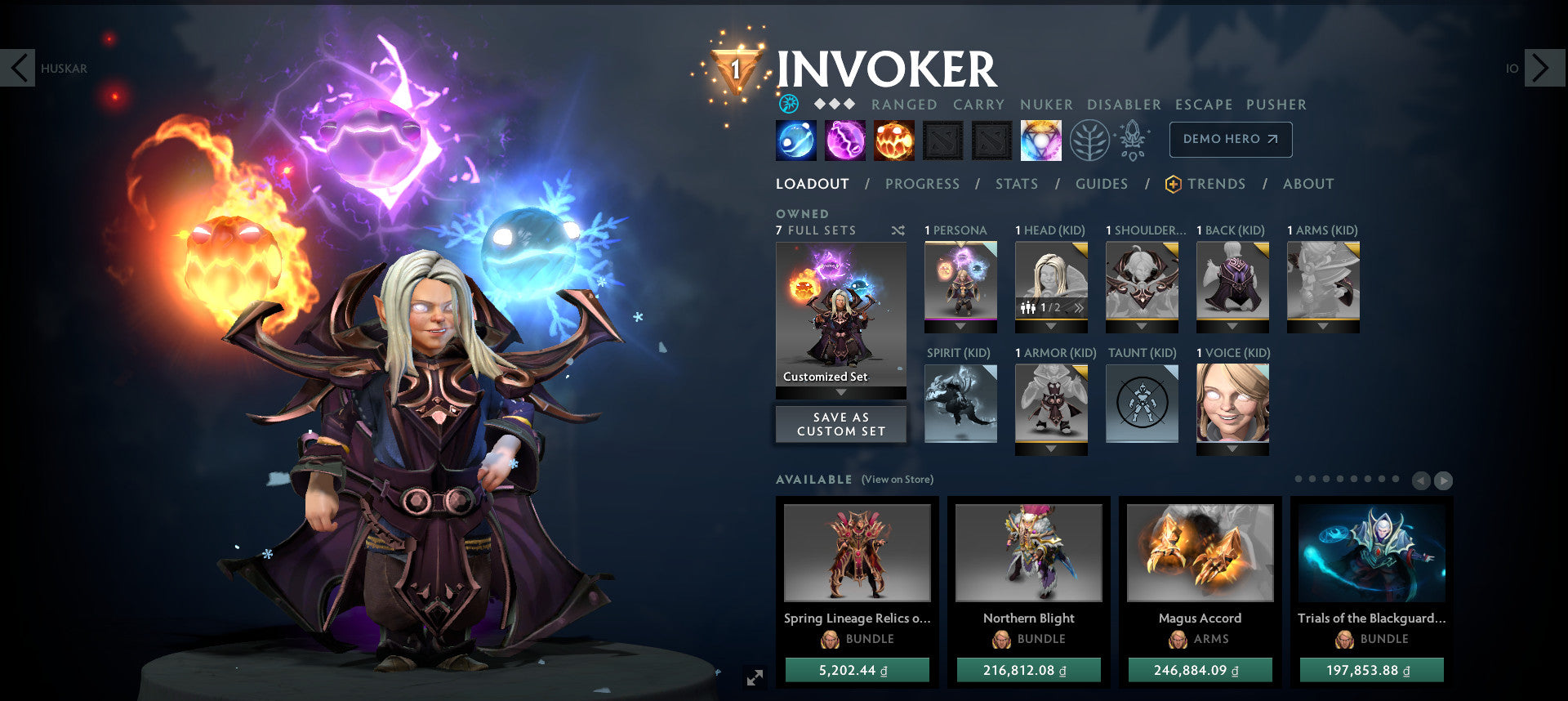
Task: Click the shuffle icon beside 7 FULL SETS
Action: [897, 230]
